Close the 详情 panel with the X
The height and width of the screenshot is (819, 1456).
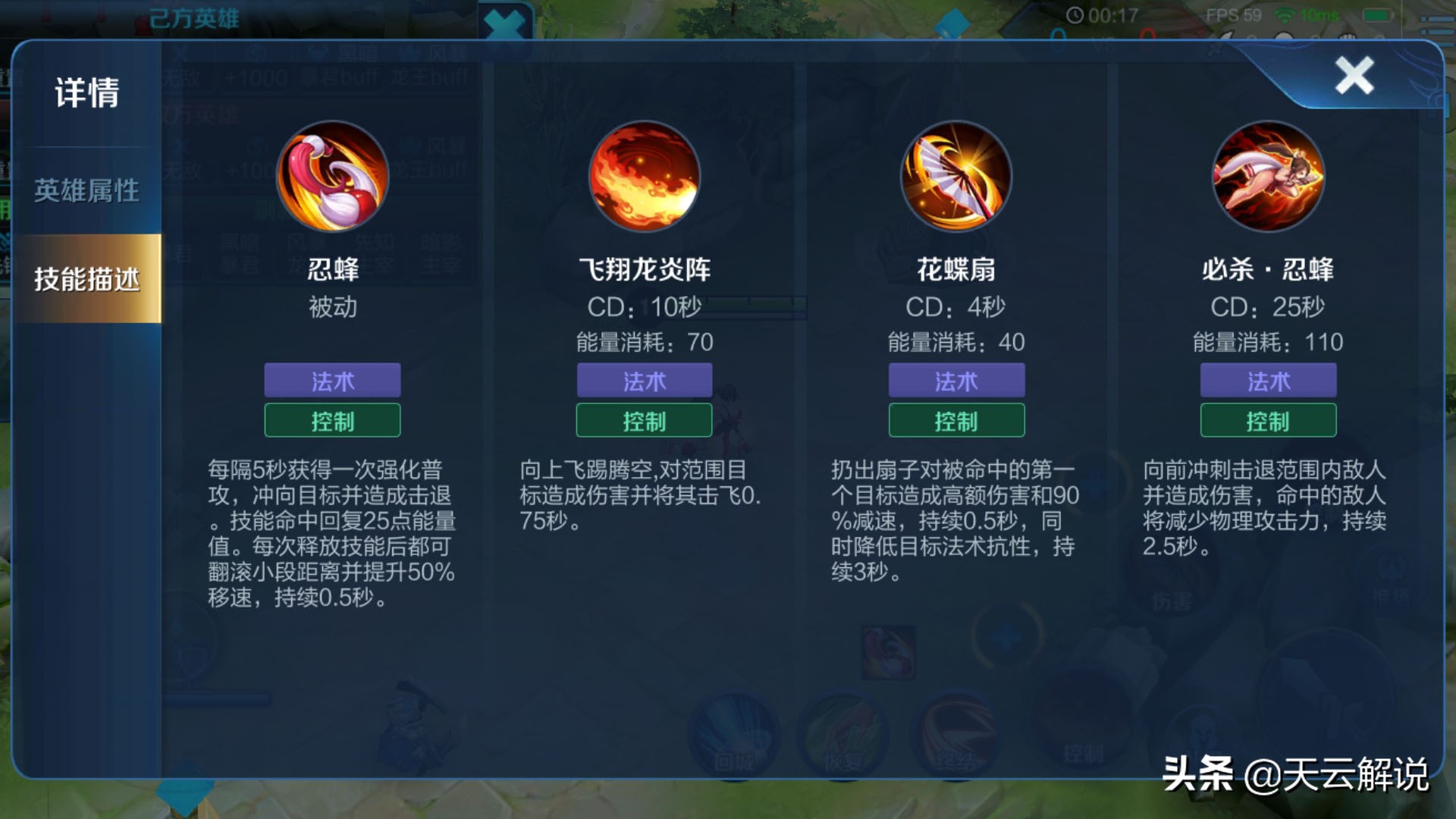coord(1357,76)
